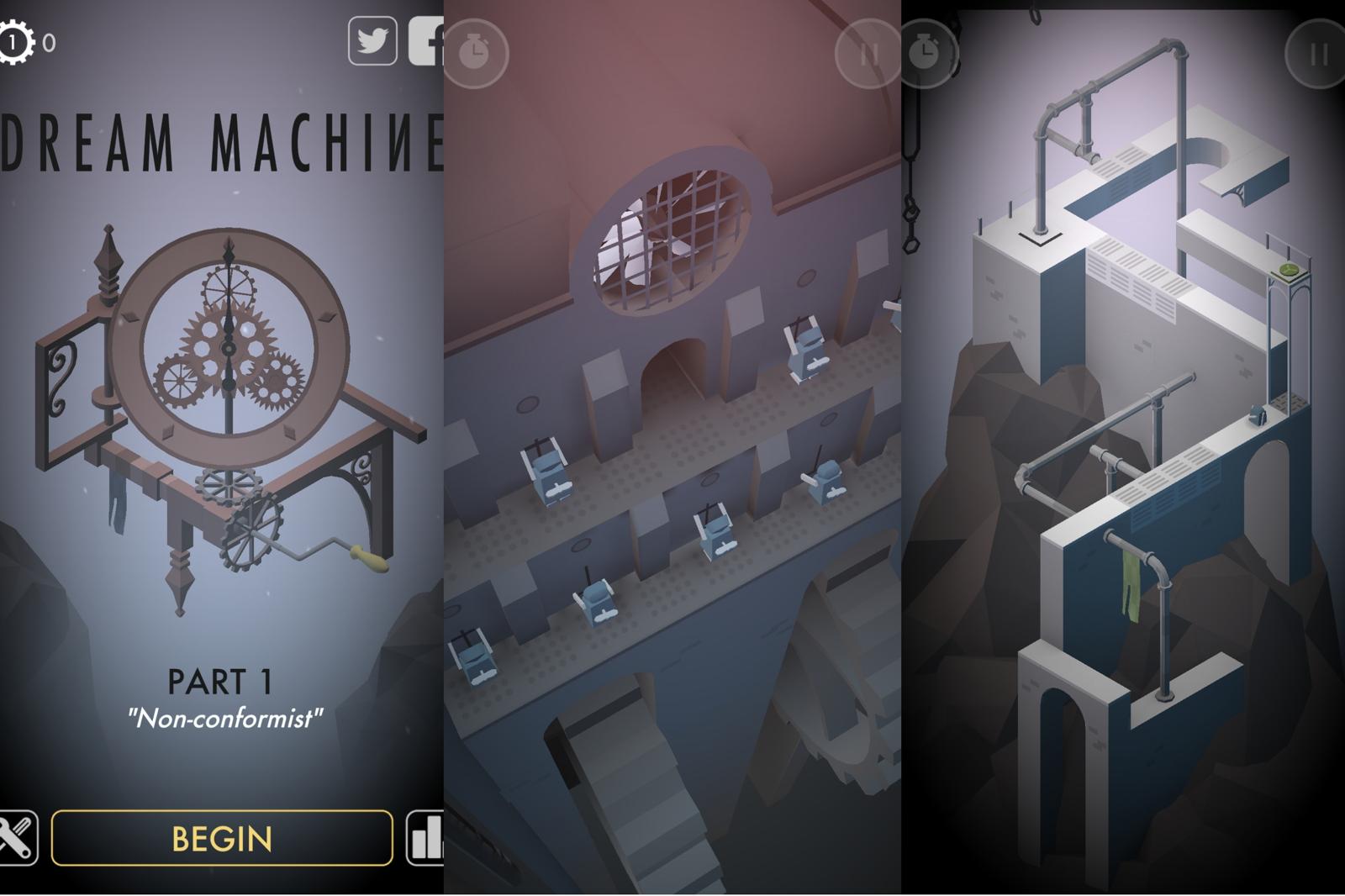Show the bar chart leaderboard icon
Image resolution: width=1345 pixels, height=896 pixels.
[425, 838]
